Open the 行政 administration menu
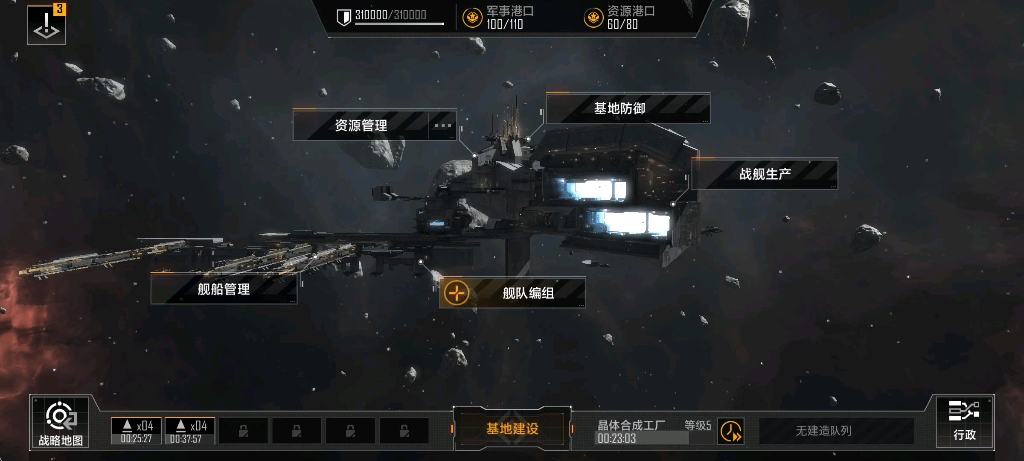 point(964,421)
